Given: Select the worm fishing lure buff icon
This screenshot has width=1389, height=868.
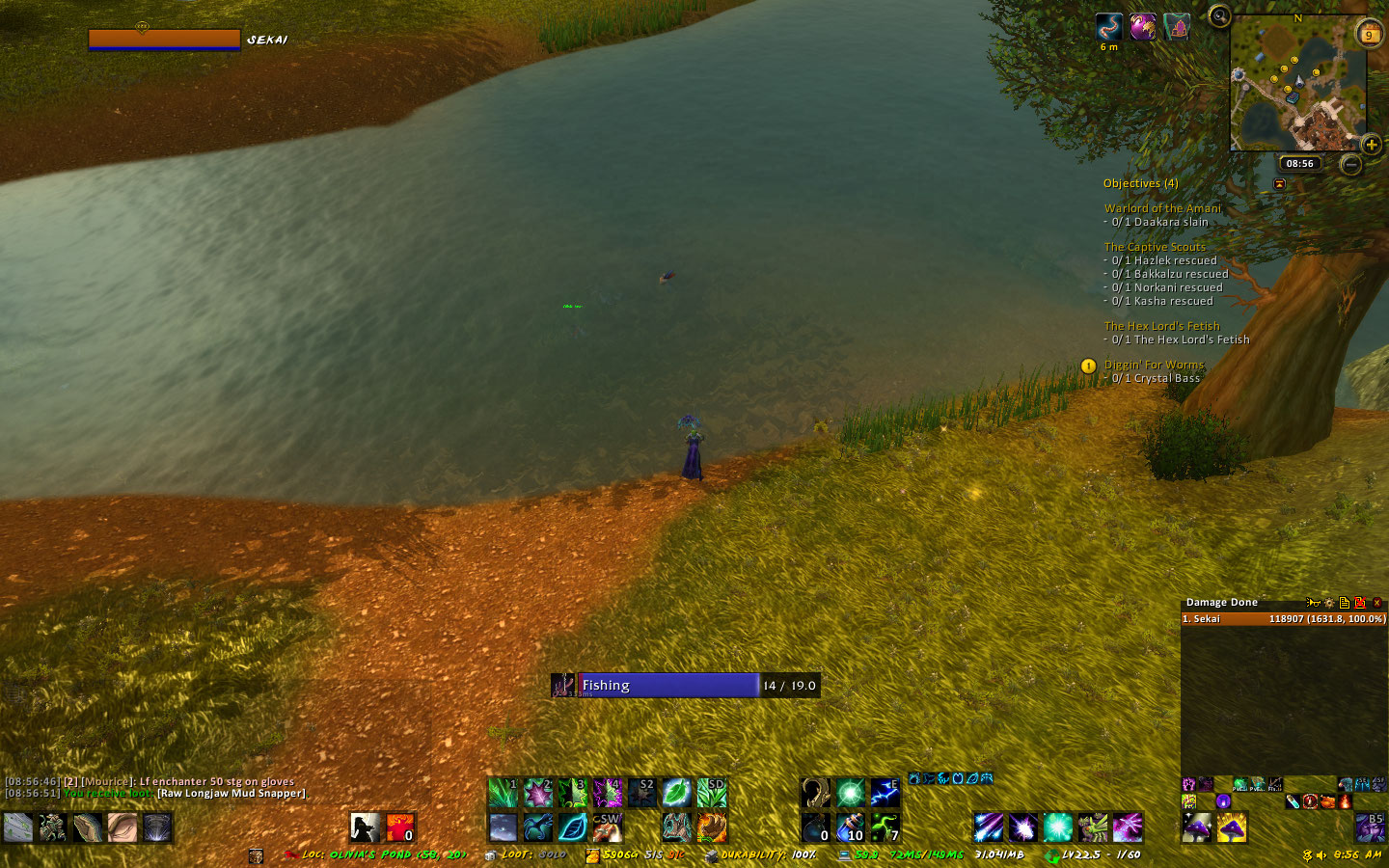Looking at the screenshot, I should coord(1109,27).
